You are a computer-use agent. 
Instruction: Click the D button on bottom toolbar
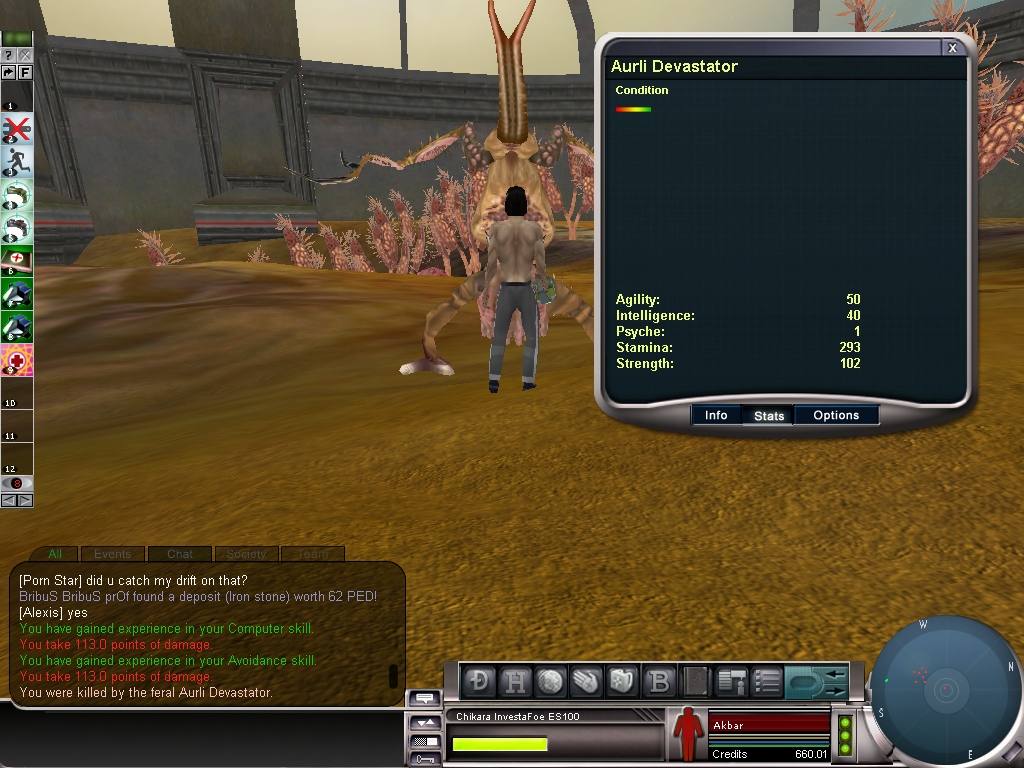481,681
